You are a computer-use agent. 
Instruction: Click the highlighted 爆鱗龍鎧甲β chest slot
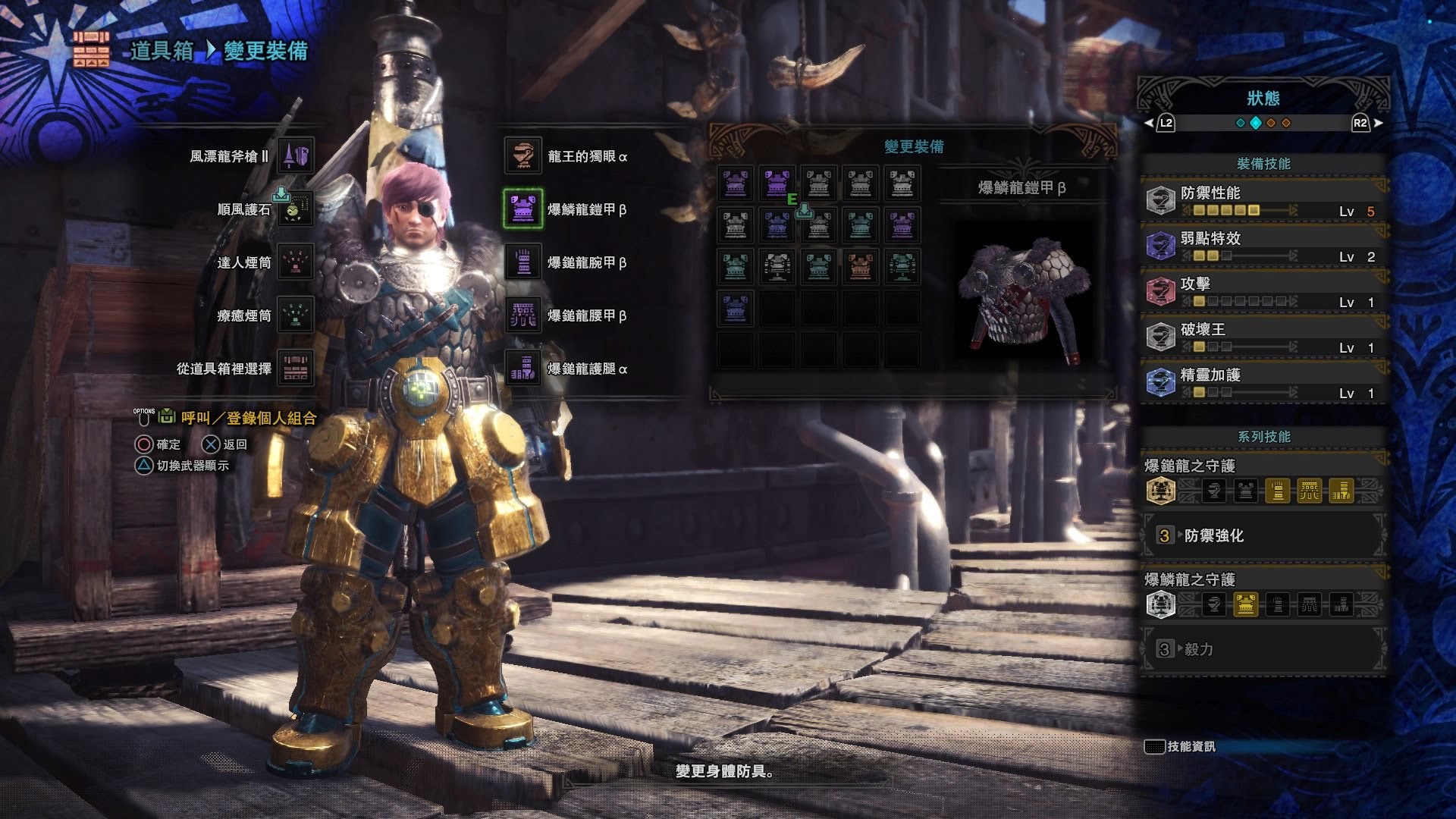[x=523, y=209]
